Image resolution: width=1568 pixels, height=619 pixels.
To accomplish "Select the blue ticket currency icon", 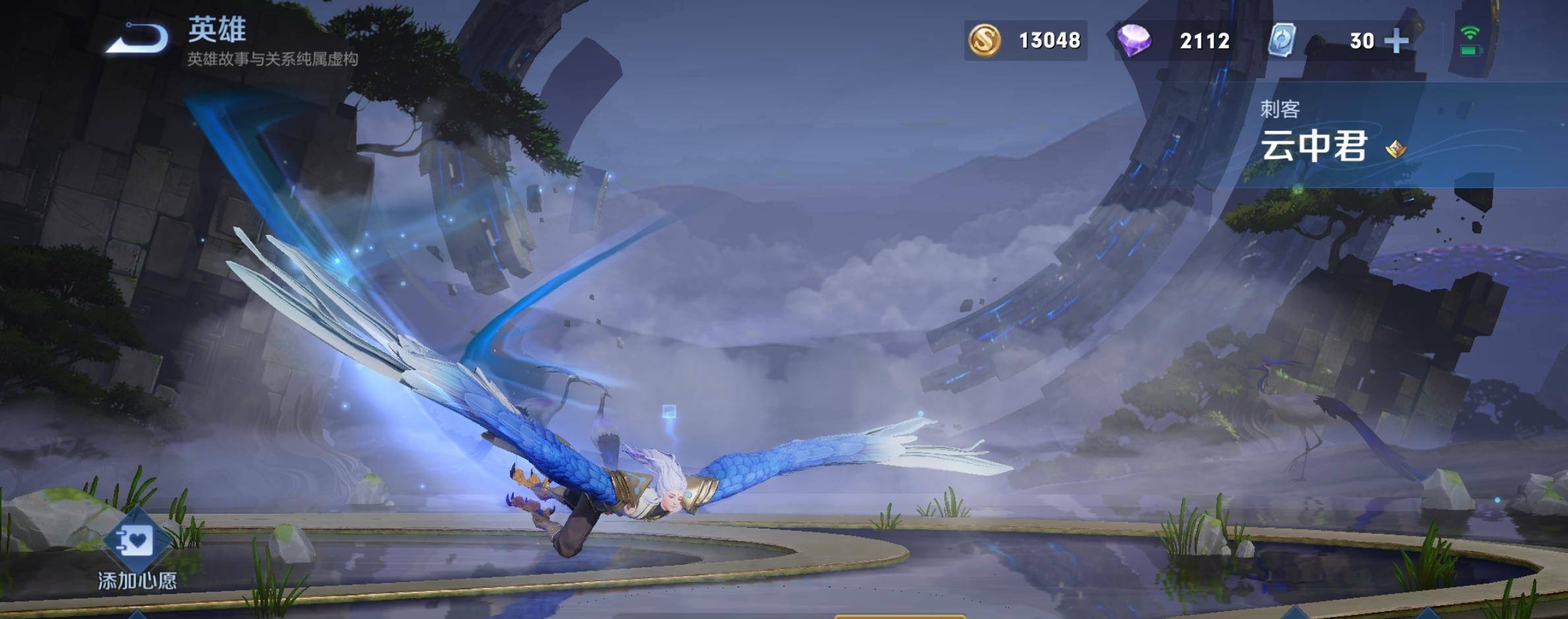I will pyautogui.click(x=1282, y=41).
